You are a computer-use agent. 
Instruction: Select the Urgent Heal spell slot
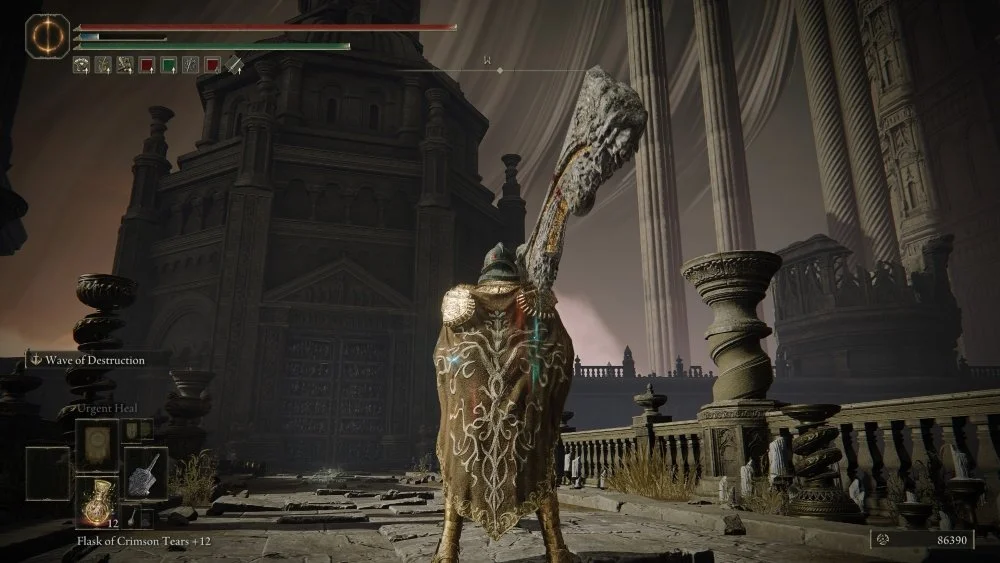tap(97, 444)
